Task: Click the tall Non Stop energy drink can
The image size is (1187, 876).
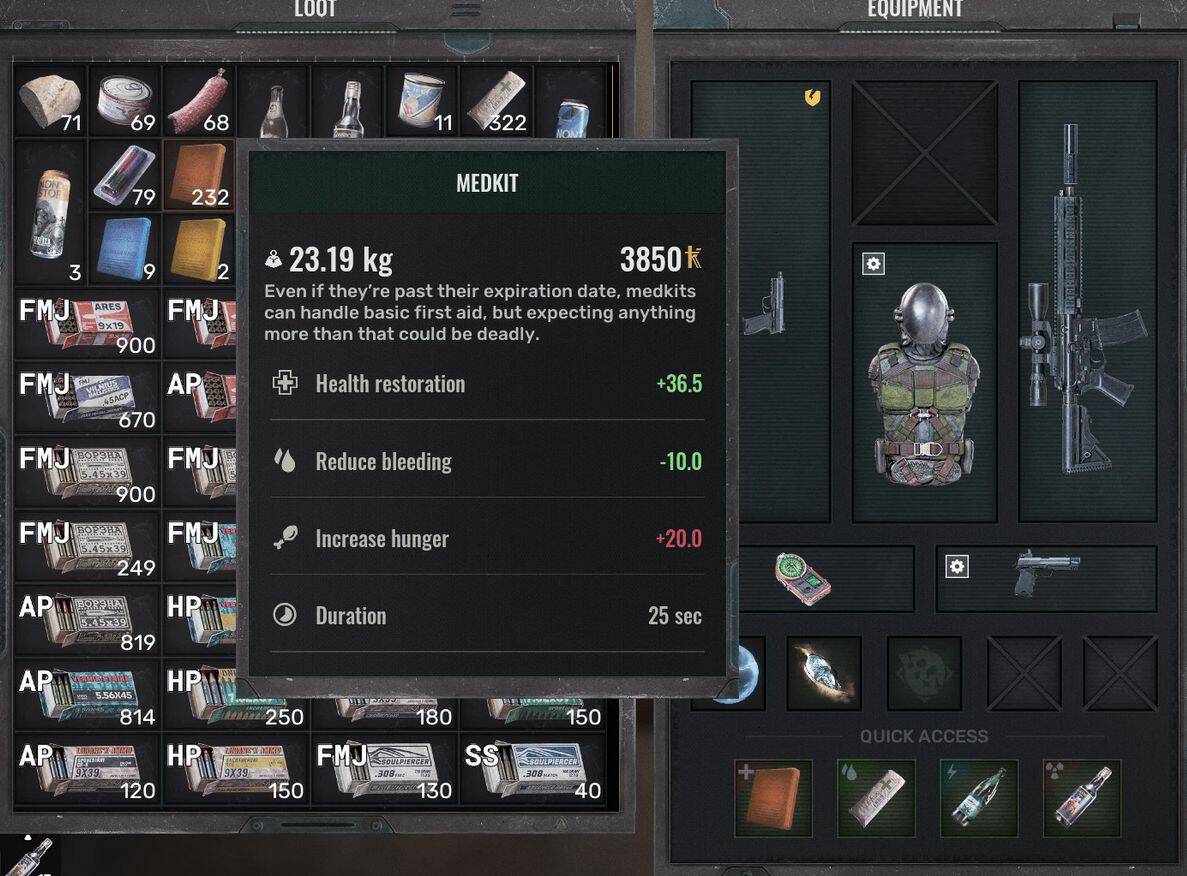Action: 50,212
